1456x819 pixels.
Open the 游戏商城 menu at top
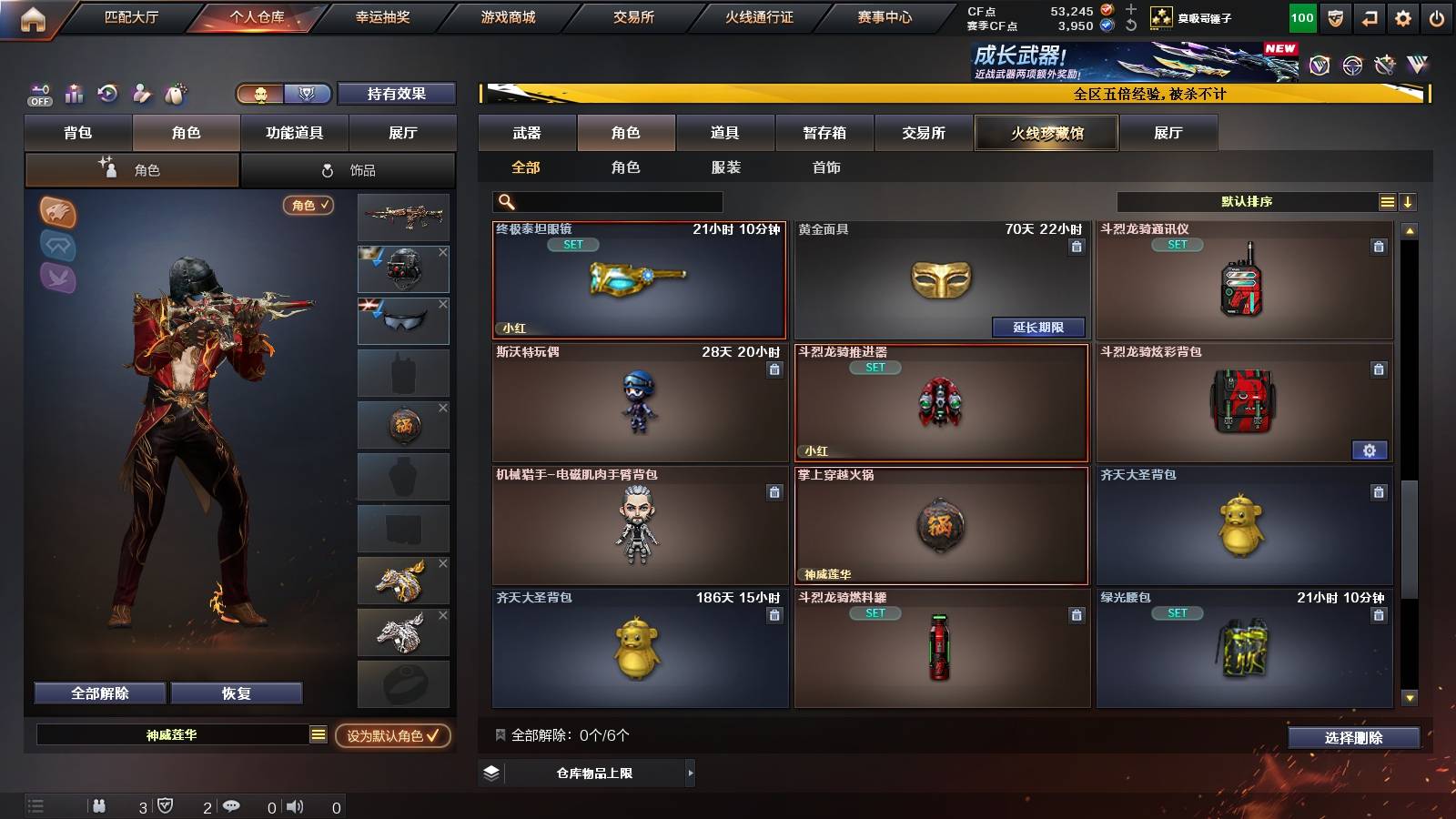[507, 16]
